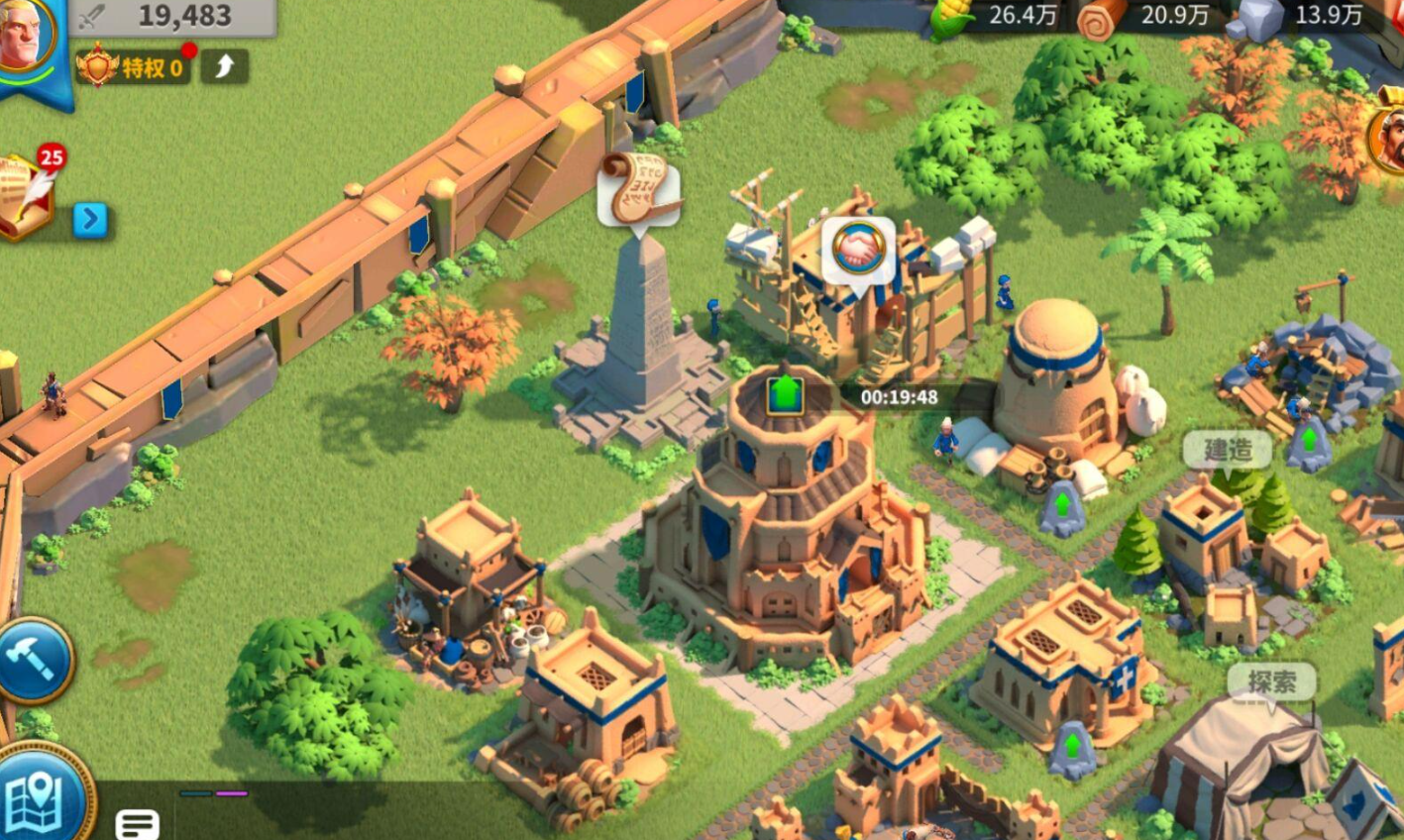Open the chat message icon

(137, 822)
